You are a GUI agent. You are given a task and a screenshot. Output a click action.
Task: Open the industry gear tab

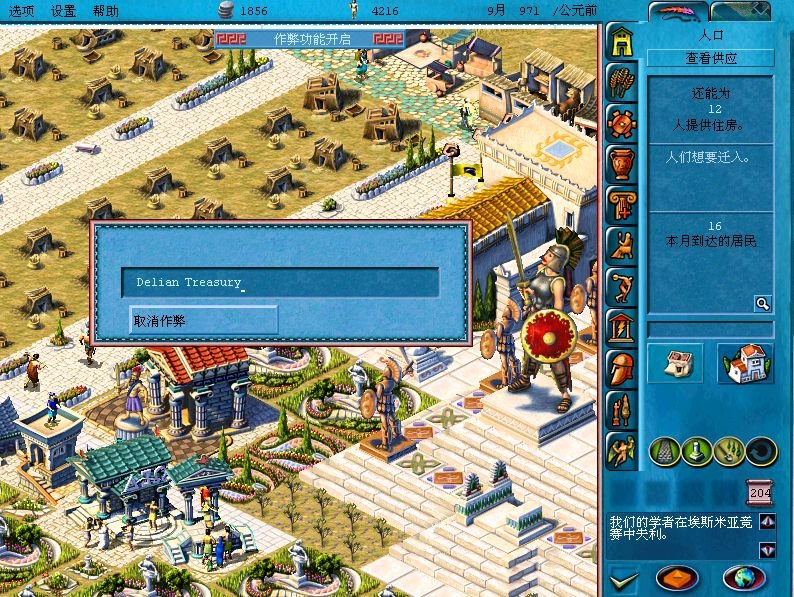coord(622,121)
